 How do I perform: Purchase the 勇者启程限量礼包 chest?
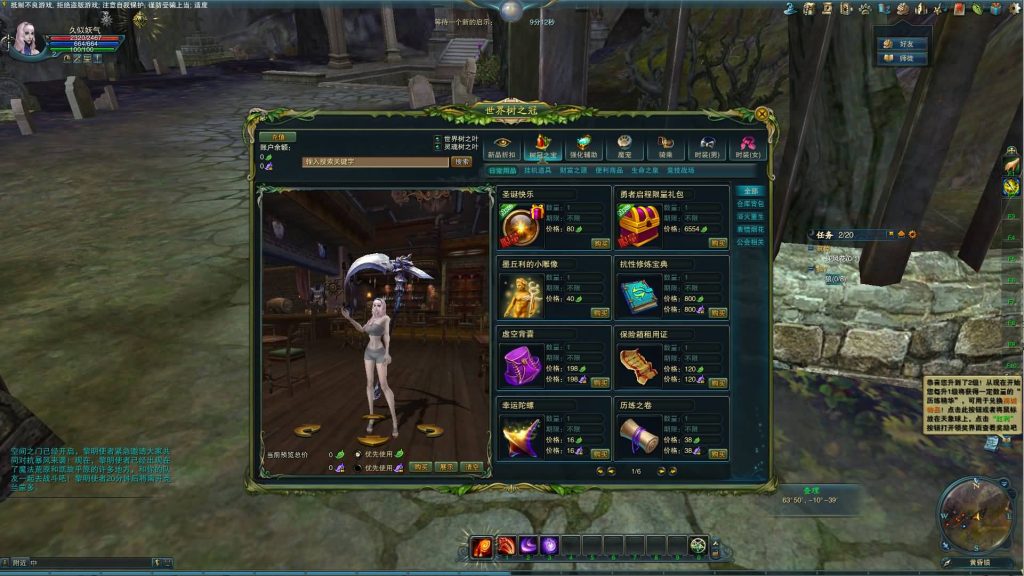[x=718, y=243]
